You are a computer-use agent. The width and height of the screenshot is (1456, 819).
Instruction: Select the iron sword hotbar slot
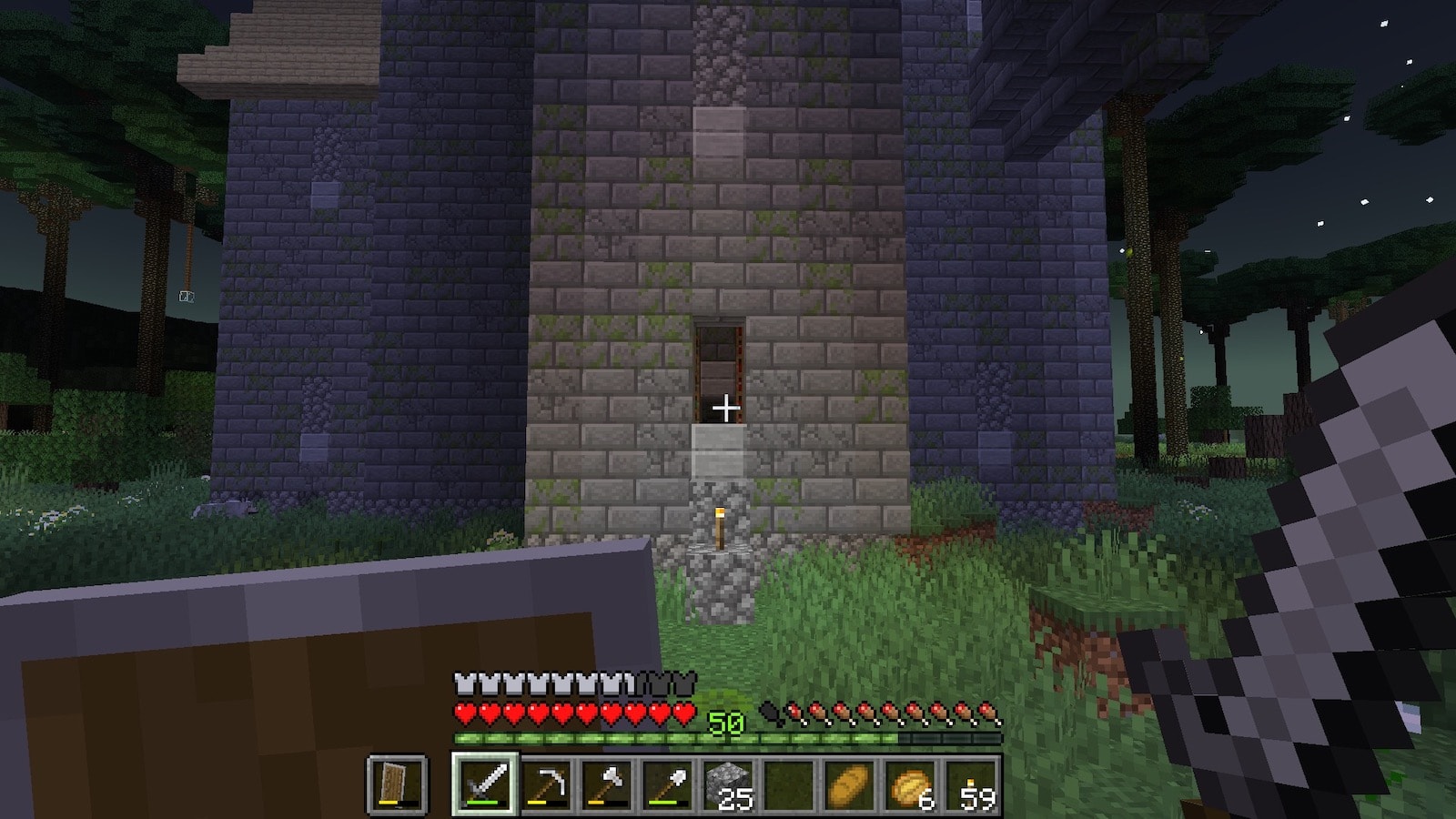tap(484, 784)
